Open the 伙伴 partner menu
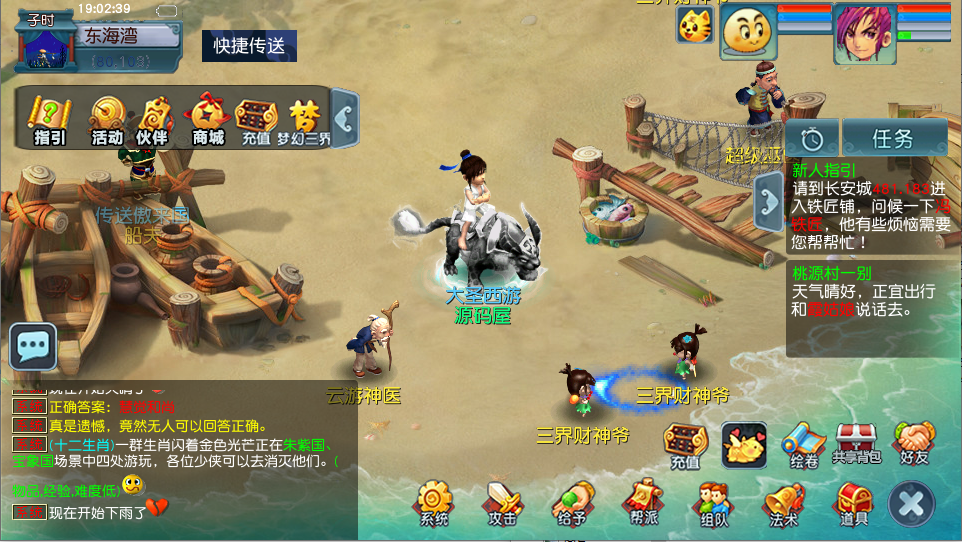962x542 pixels. click(x=153, y=119)
